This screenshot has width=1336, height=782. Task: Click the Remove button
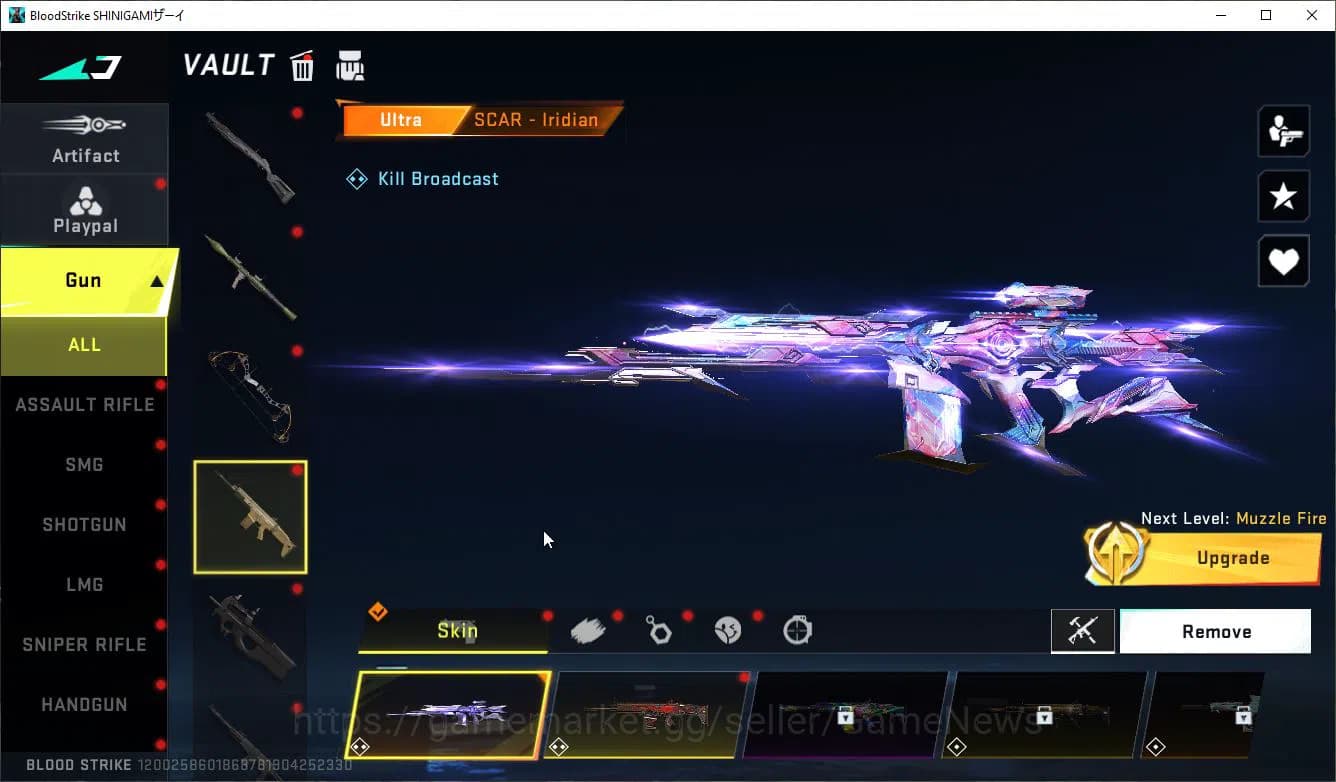click(1216, 631)
